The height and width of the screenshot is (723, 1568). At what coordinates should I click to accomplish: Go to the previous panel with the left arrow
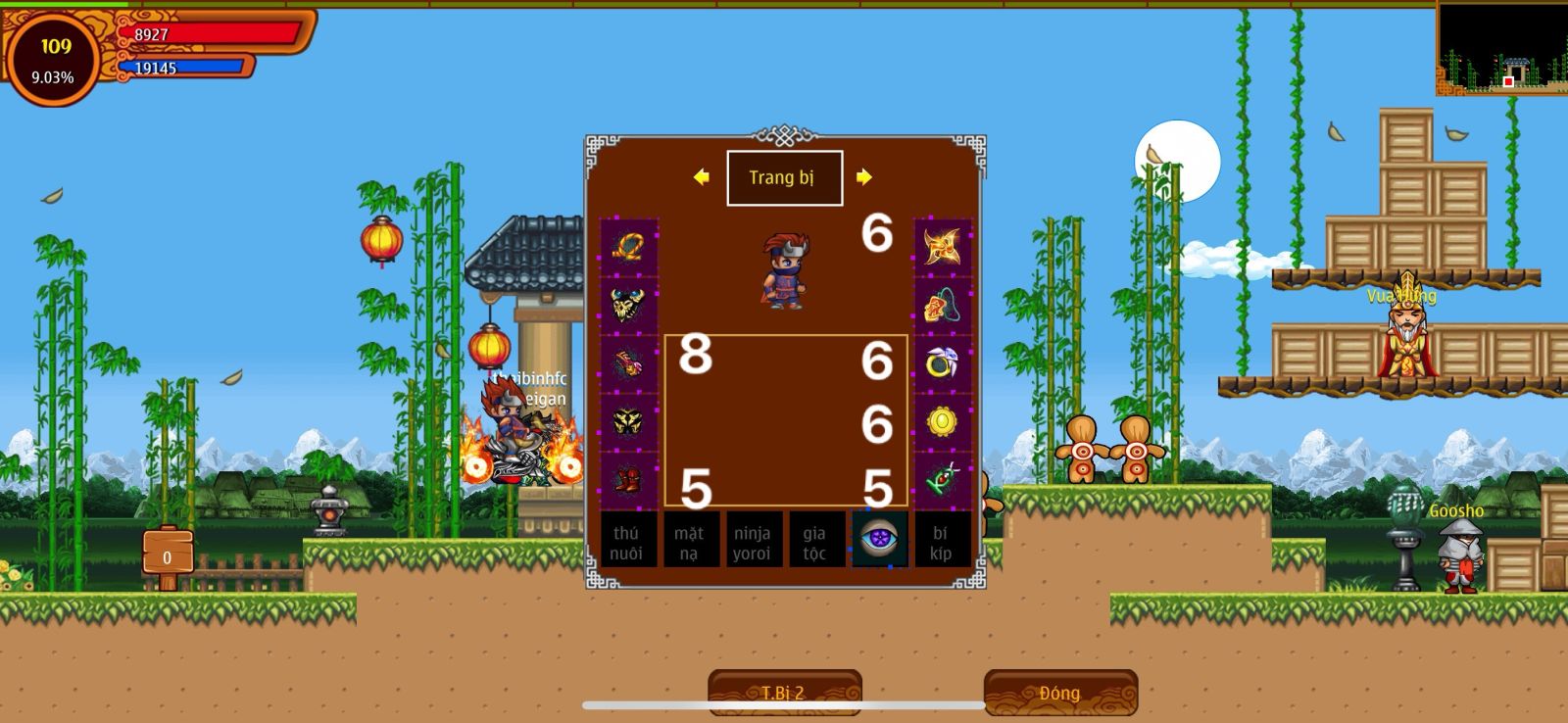pyautogui.click(x=701, y=177)
